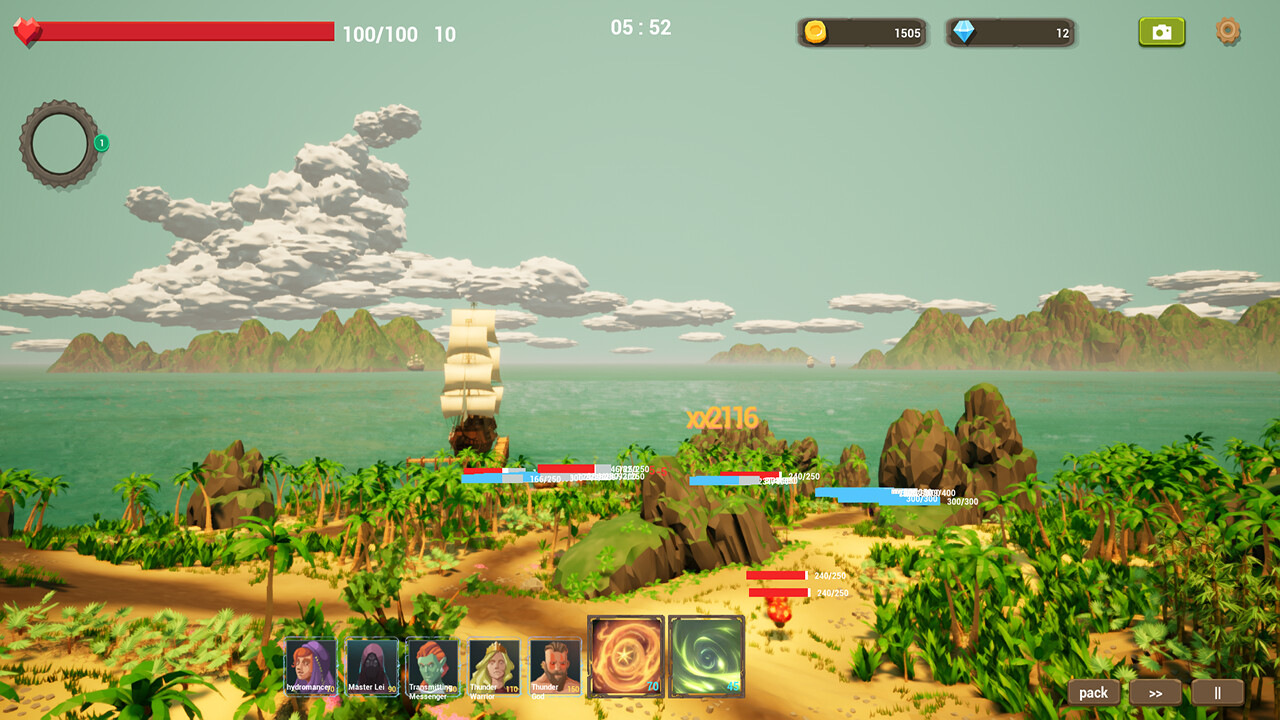This screenshot has height=720, width=1280.
Task: Pause the game with the || button
Action: [1219, 692]
